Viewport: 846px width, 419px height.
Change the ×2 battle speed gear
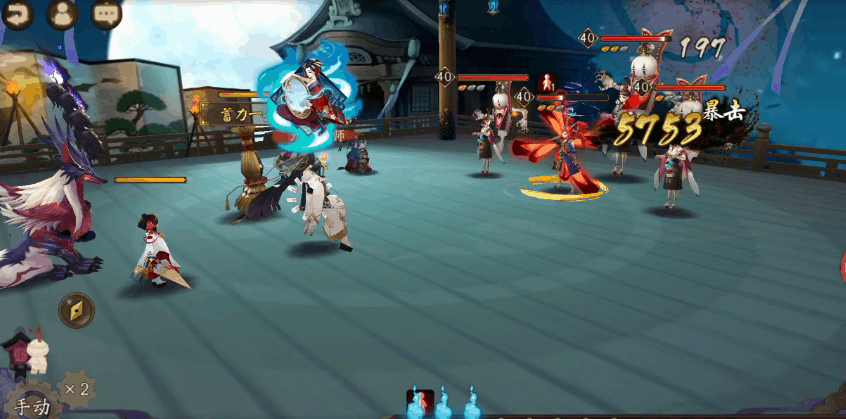click(76, 388)
